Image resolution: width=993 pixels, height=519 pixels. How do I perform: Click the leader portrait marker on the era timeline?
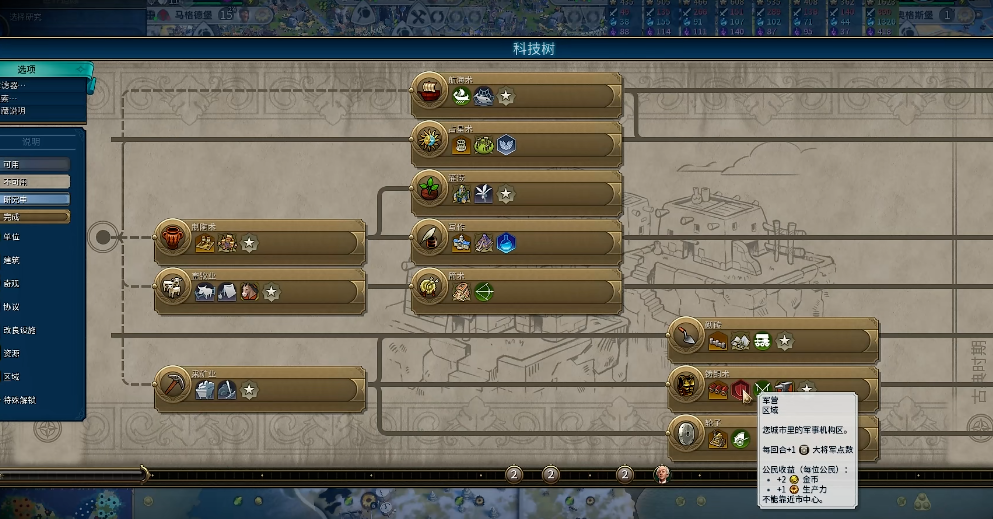pos(661,473)
